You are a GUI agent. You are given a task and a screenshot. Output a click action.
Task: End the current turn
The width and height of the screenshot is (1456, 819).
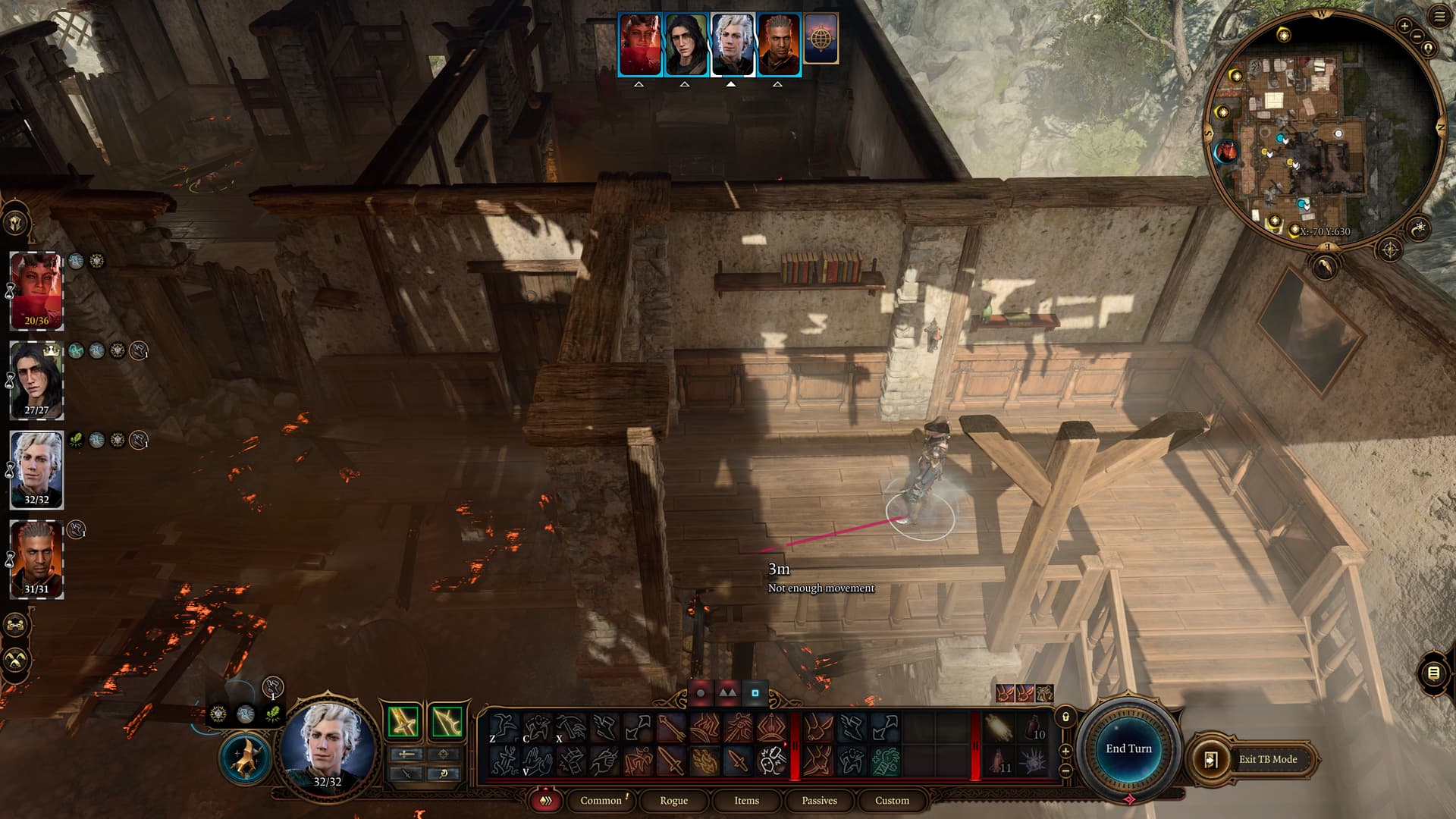pyautogui.click(x=1128, y=748)
